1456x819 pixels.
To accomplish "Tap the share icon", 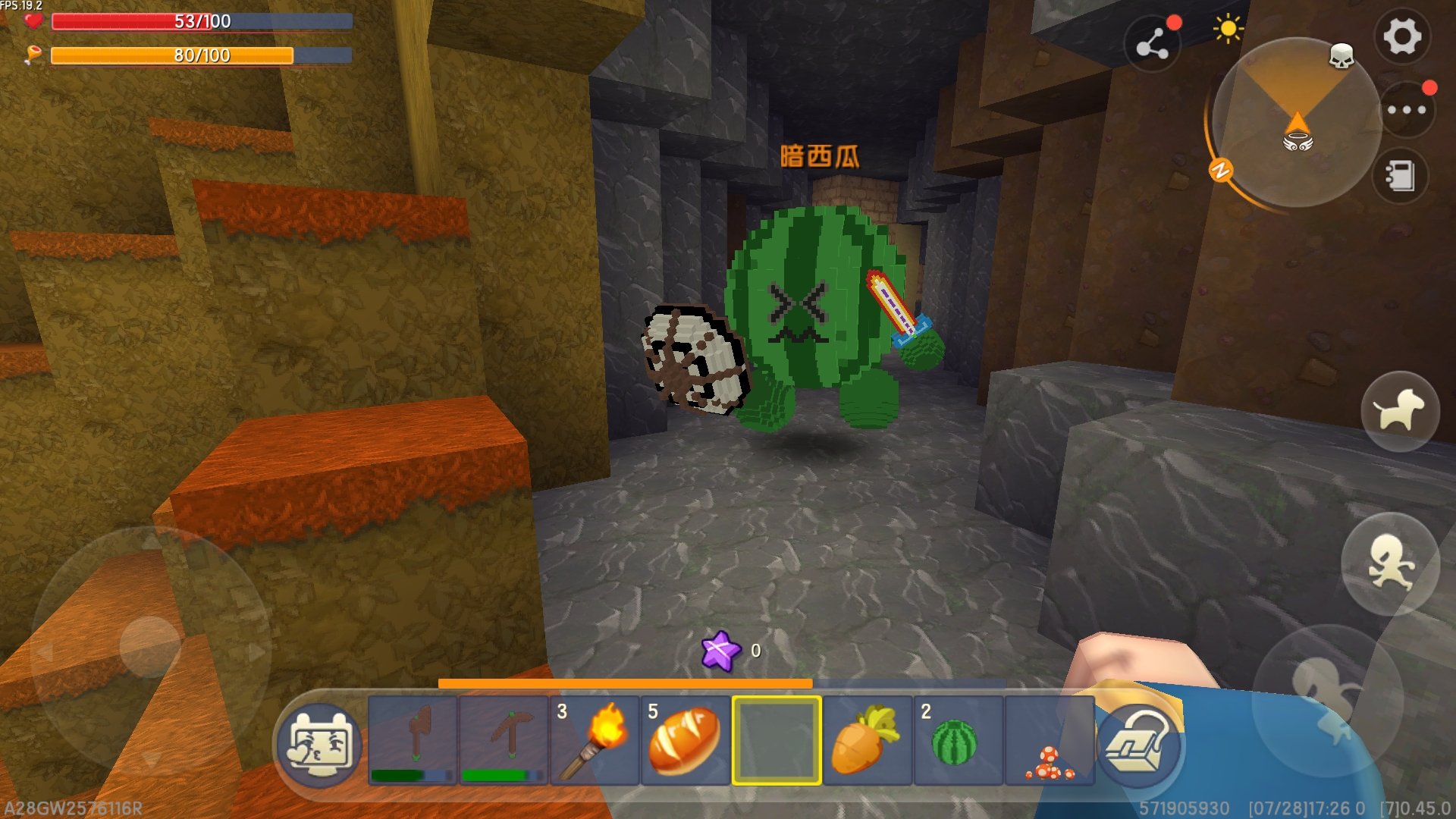I will [x=1152, y=45].
